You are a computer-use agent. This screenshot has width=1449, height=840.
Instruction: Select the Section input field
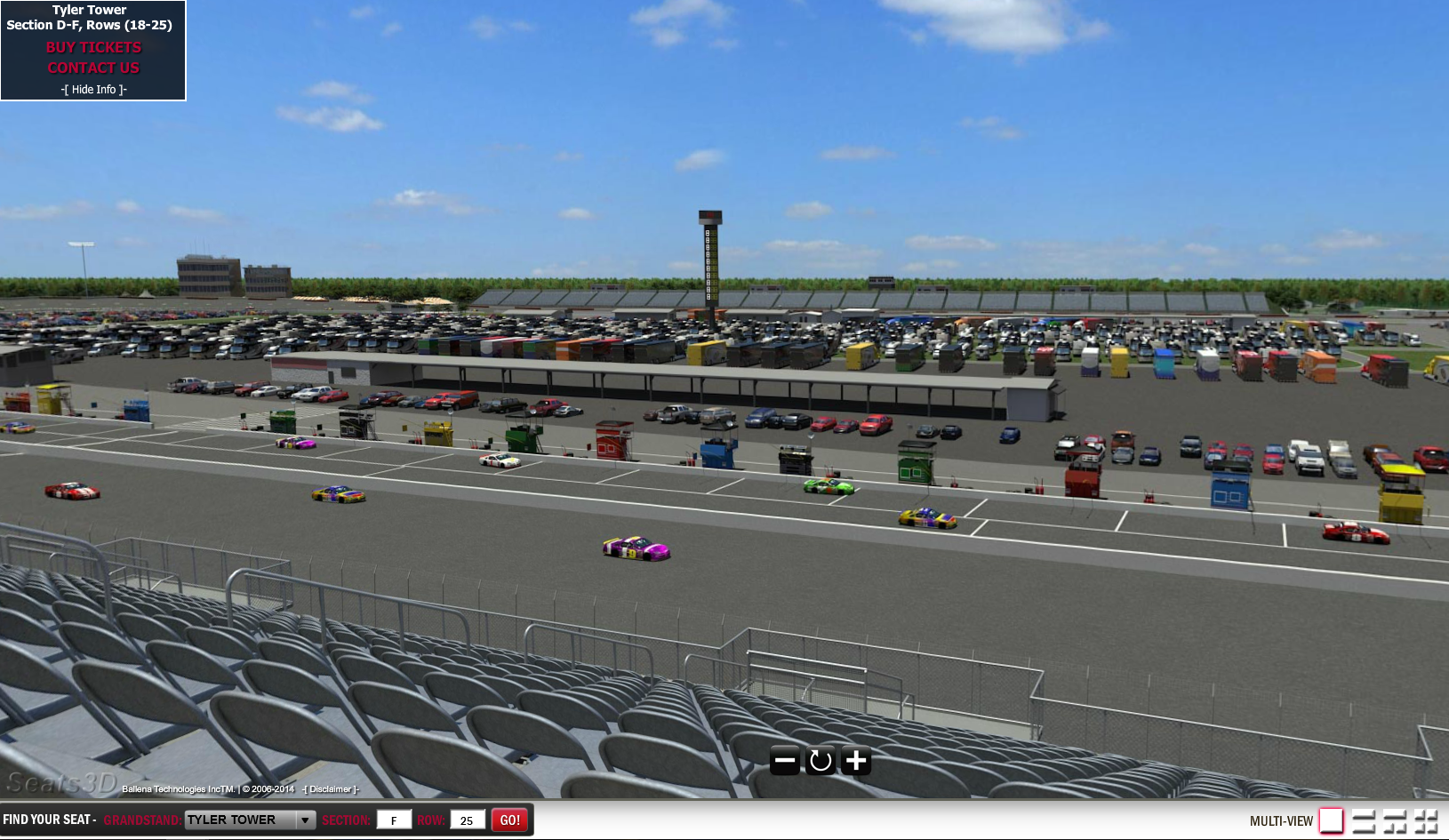tap(394, 820)
